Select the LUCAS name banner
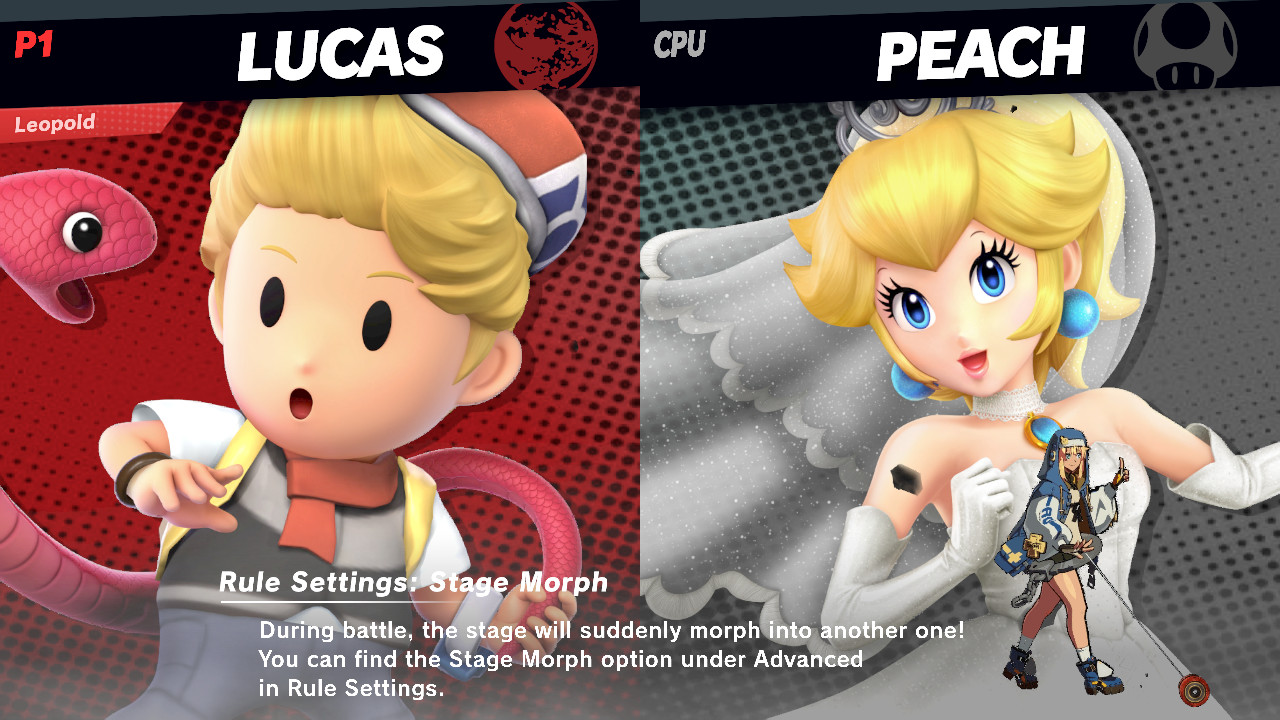Screen dimensions: 1280x720 tap(340, 52)
